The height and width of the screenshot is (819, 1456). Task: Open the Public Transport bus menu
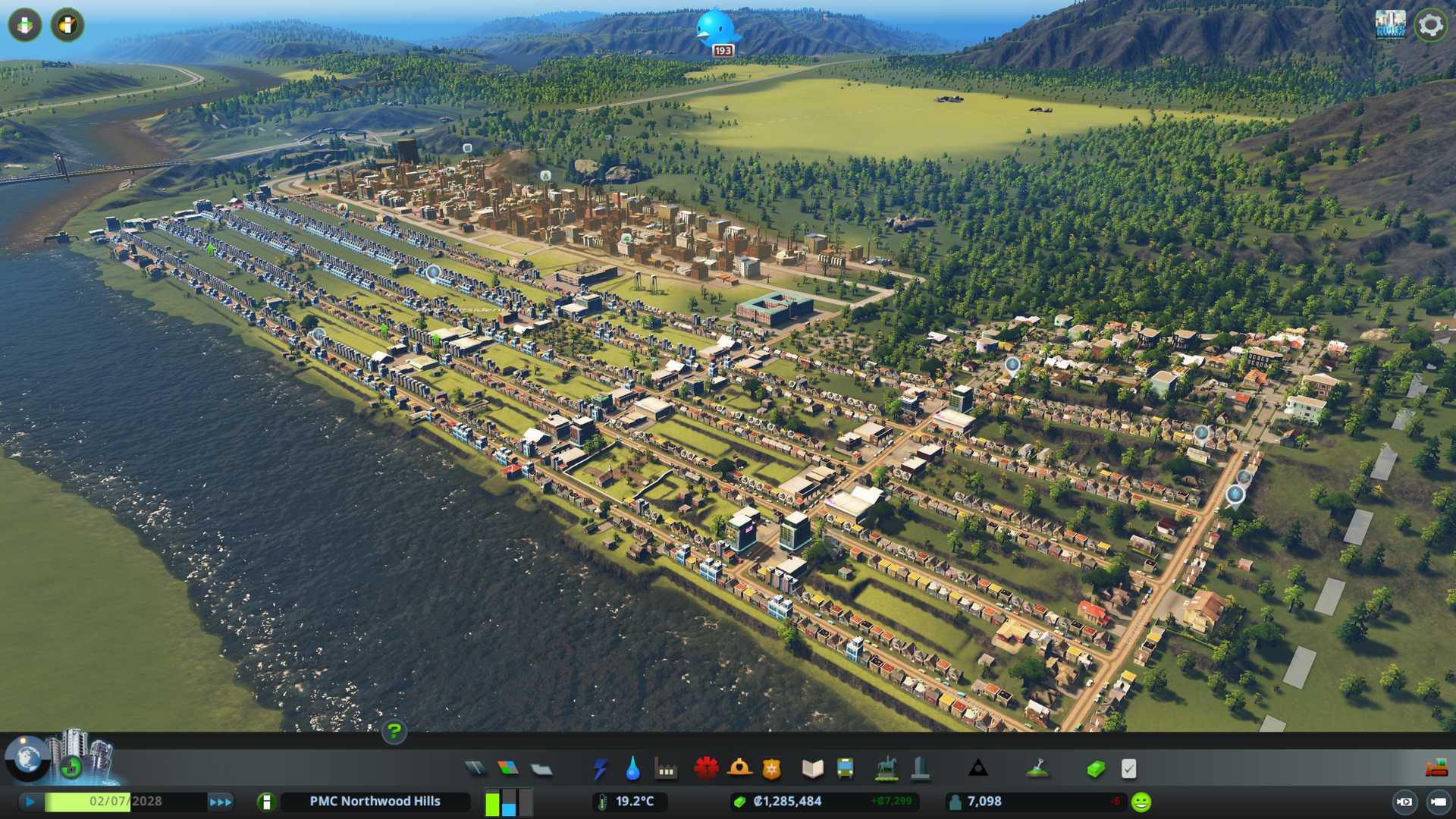tap(845, 769)
